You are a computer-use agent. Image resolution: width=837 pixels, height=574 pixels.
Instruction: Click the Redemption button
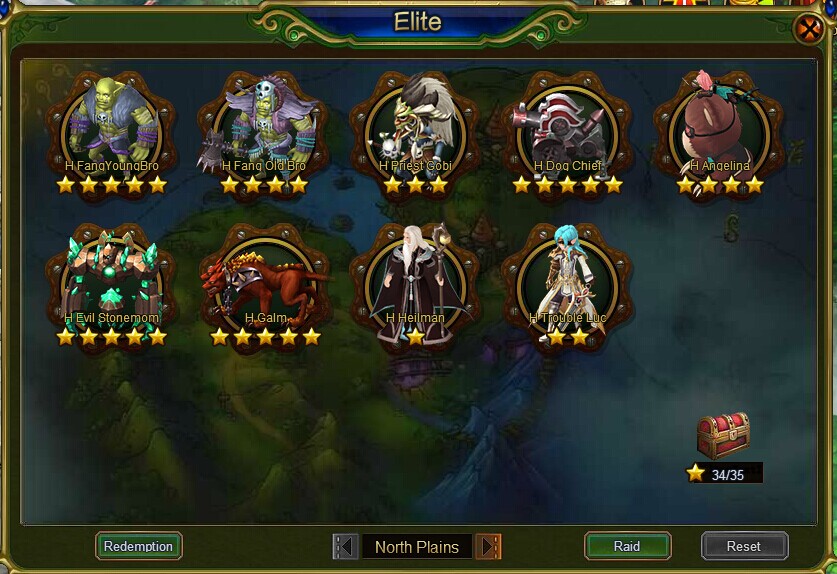coord(139,546)
